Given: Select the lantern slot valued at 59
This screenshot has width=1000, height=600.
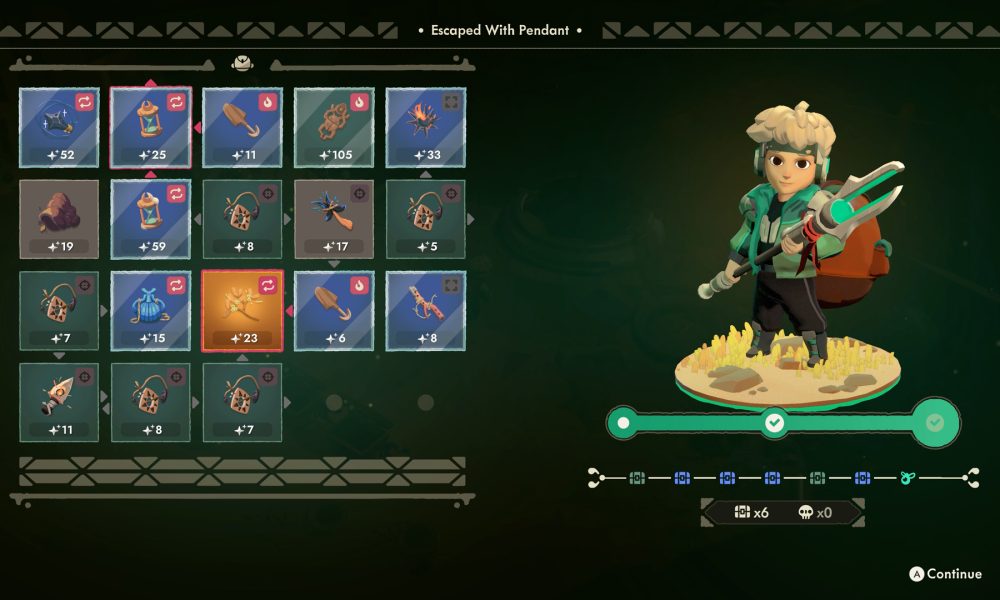Looking at the screenshot, I should click(x=151, y=219).
